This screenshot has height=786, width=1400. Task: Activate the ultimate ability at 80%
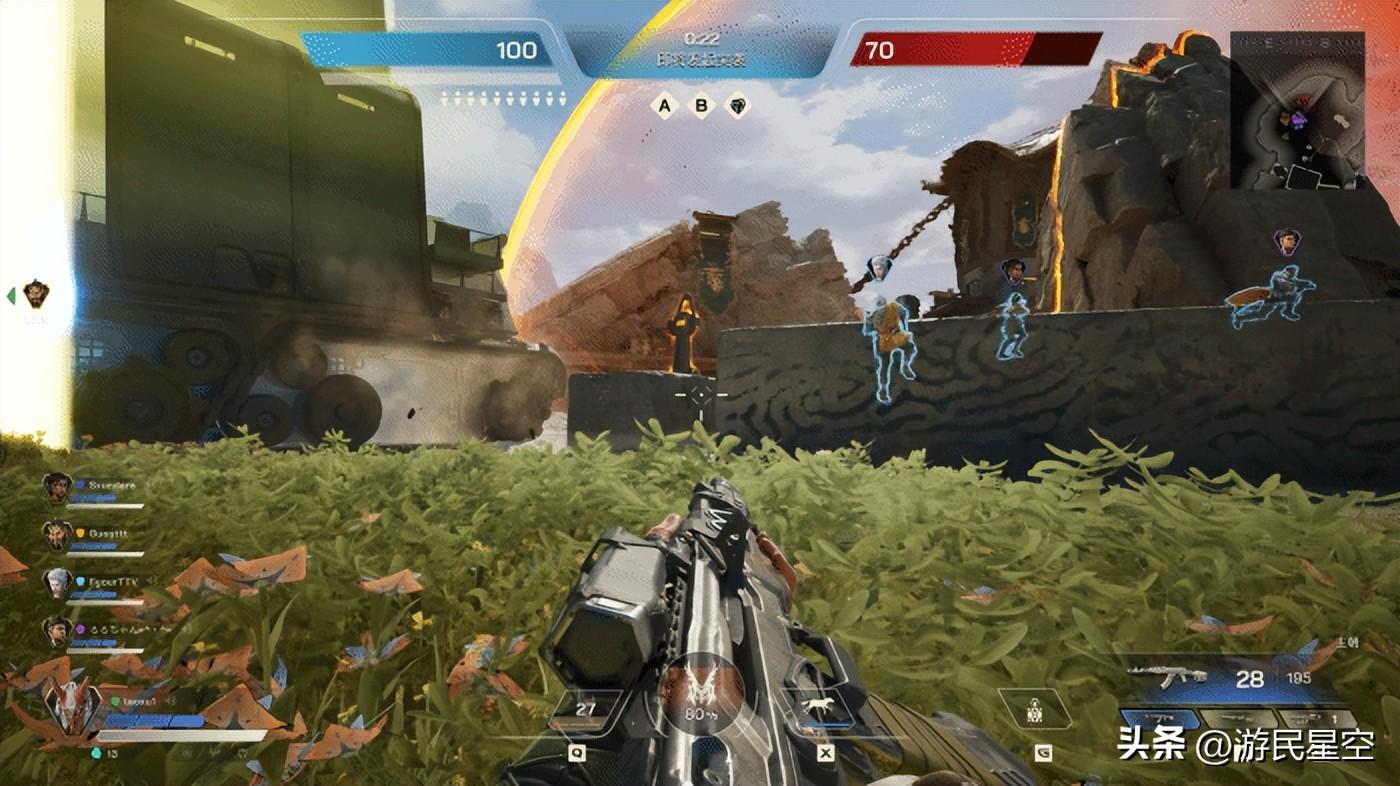point(700,692)
